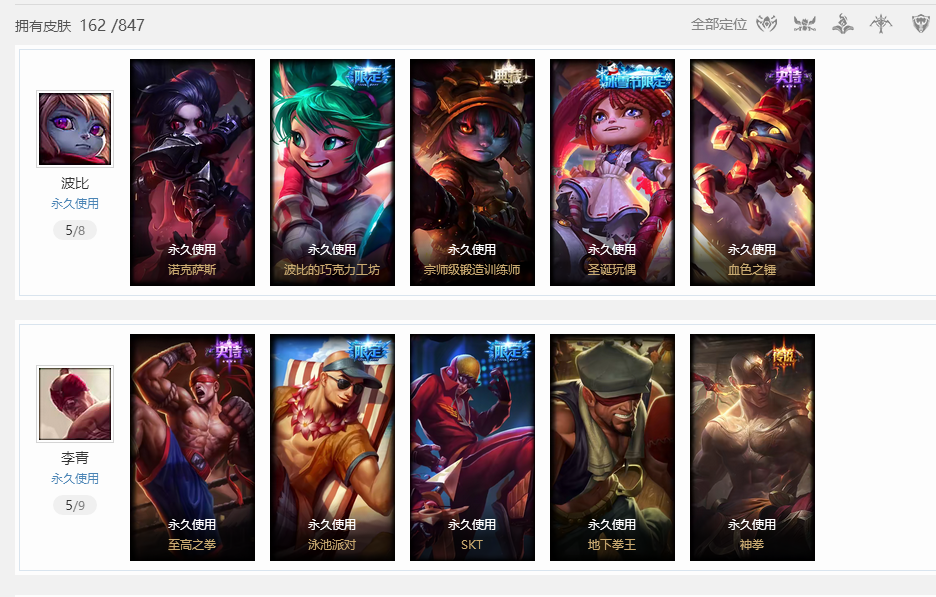Open the 血色之锤 skin card
The width and height of the screenshot is (936, 597).
(x=752, y=172)
